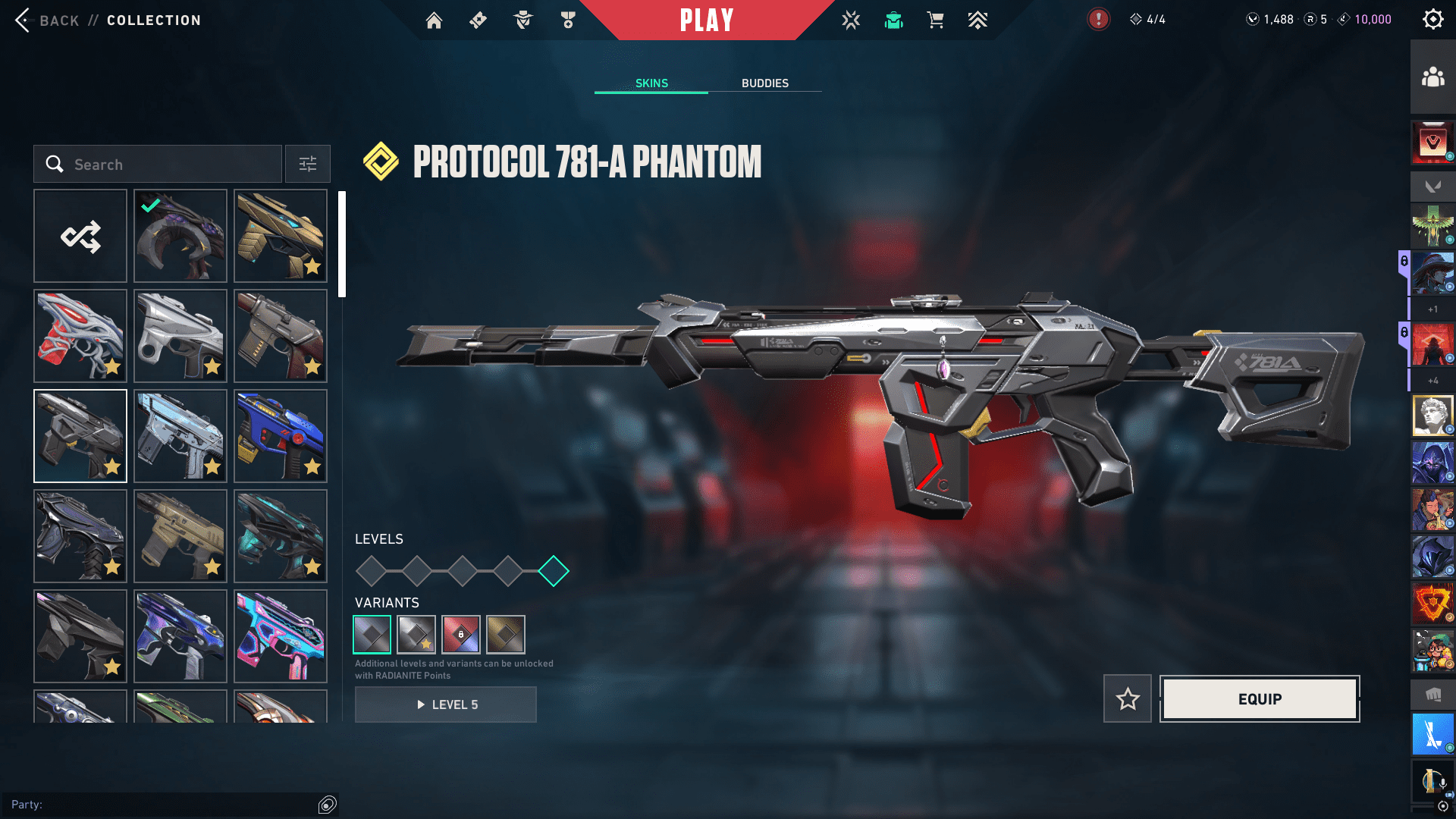The image size is (1456, 819).
Task: Play the Level 5 preview video
Action: tap(446, 704)
